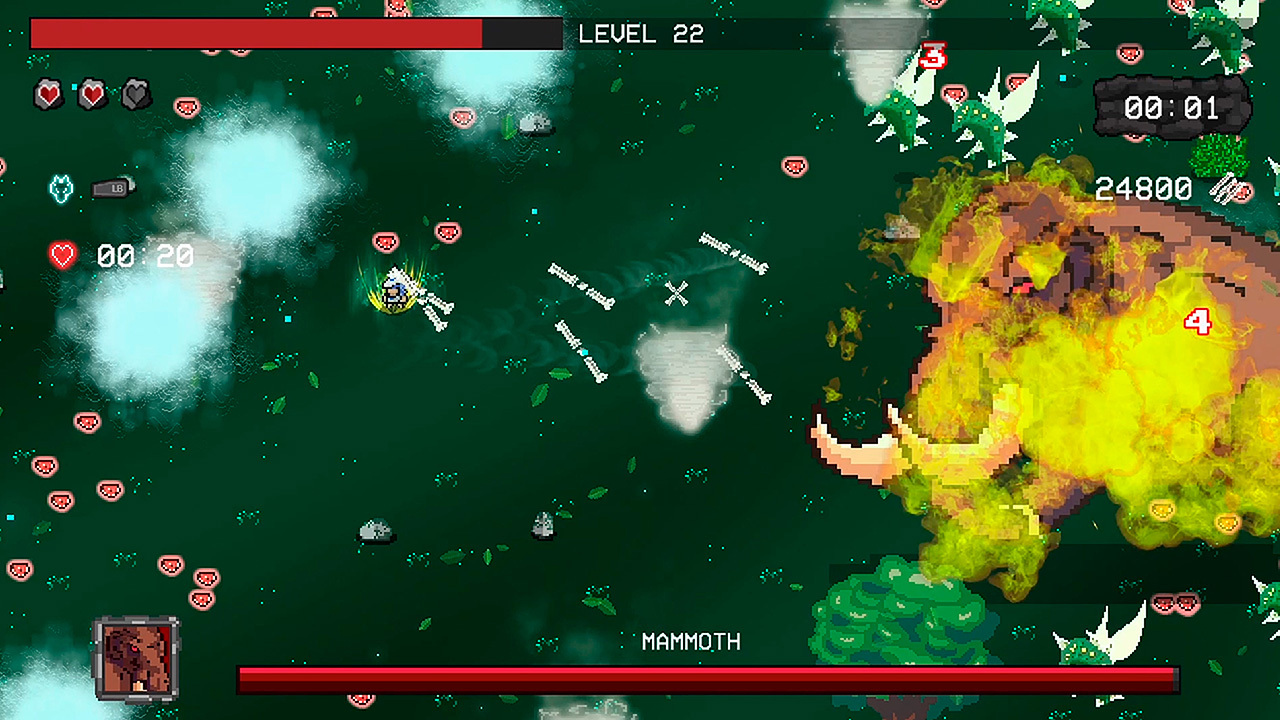Click the 00:20 countdown text
Image resolution: width=1280 pixels, height=720 pixels.
coord(143,256)
